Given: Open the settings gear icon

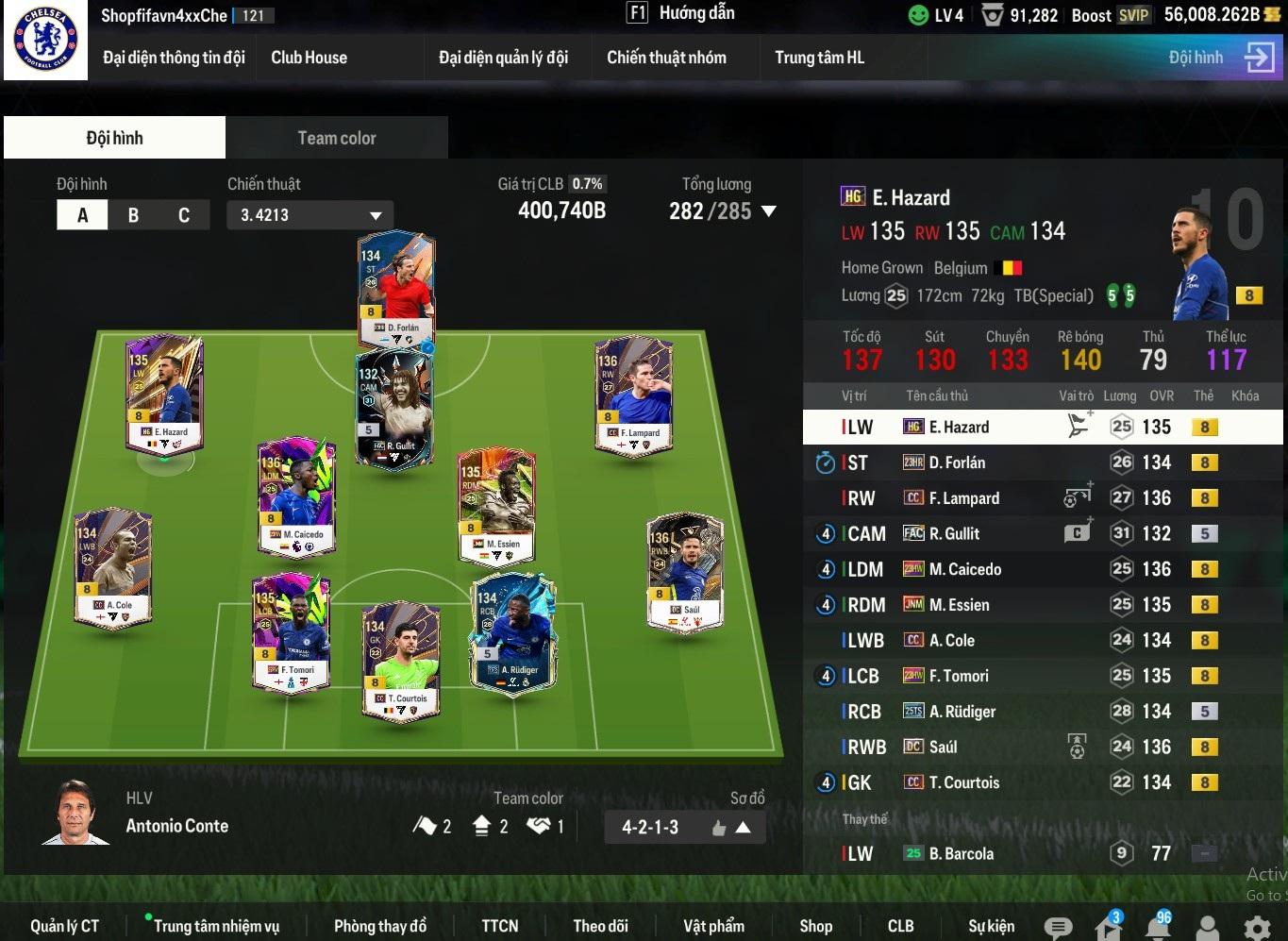Looking at the screenshot, I should (x=1257, y=928).
